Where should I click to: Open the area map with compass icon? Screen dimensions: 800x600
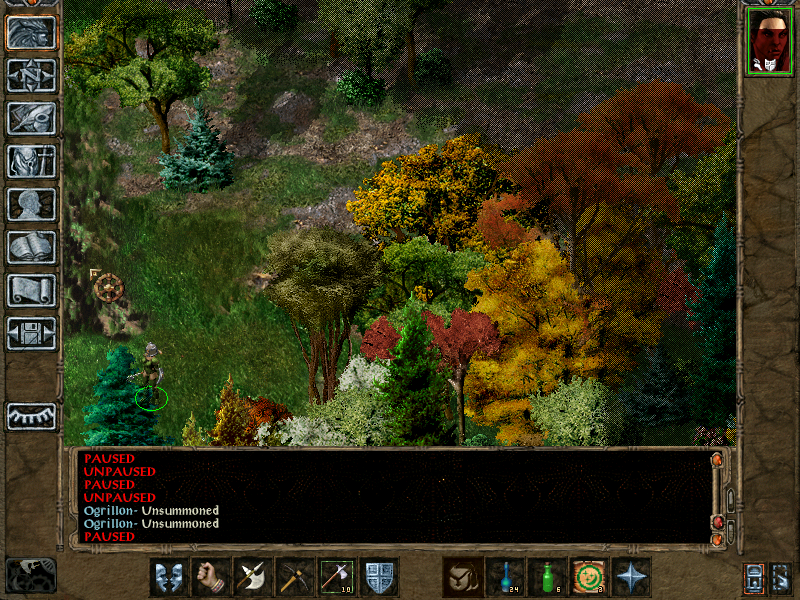31,76
